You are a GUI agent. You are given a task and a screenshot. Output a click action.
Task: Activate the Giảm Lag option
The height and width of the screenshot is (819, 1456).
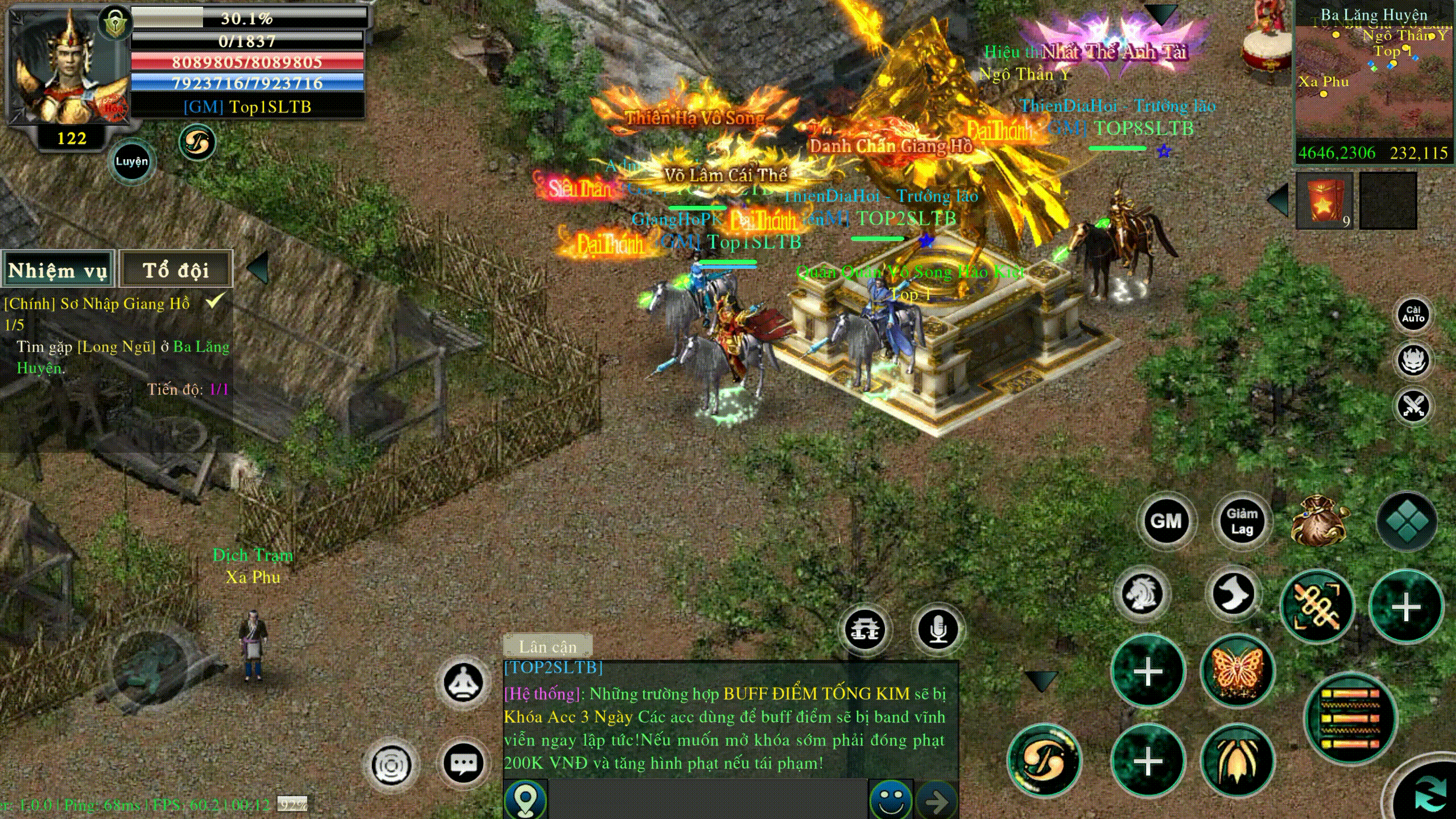click(x=1242, y=521)
